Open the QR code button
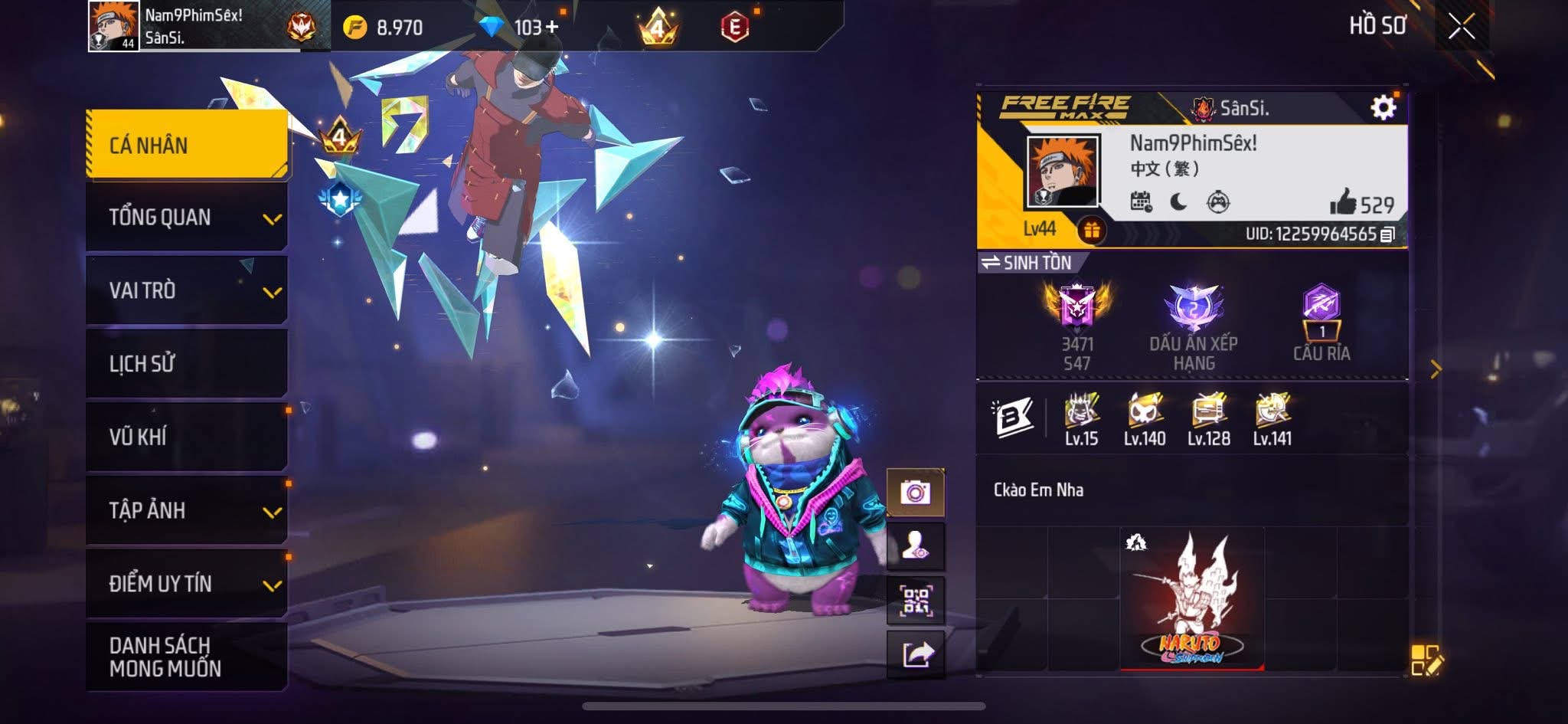 coord(915,601)
